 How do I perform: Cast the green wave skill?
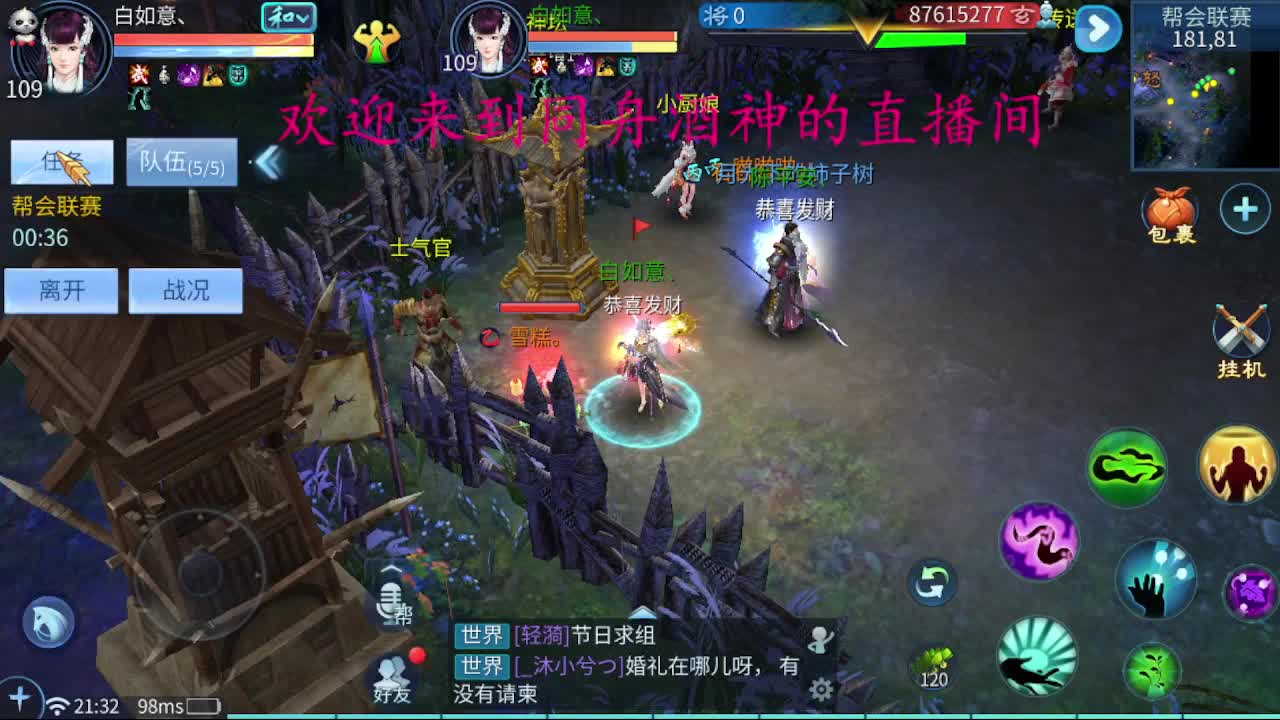point(1126,466)
